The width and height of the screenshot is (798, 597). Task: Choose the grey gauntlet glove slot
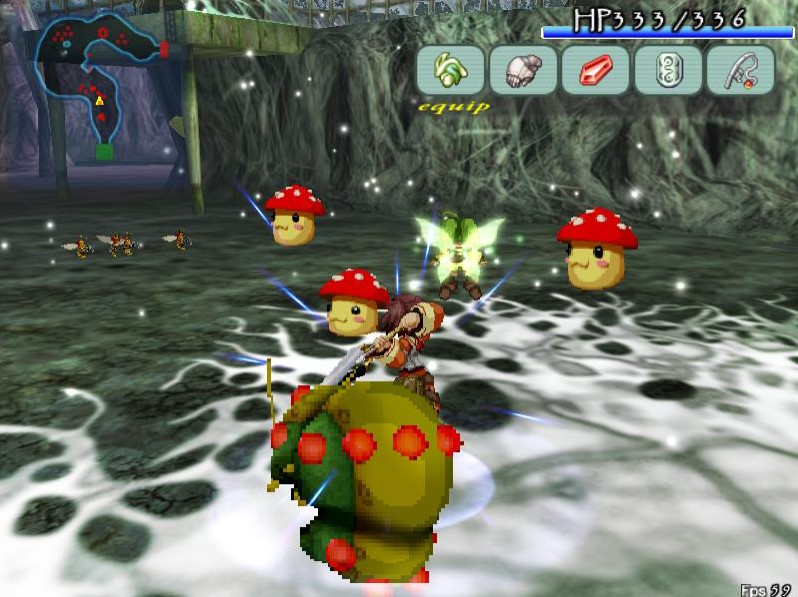click(523, 70)
